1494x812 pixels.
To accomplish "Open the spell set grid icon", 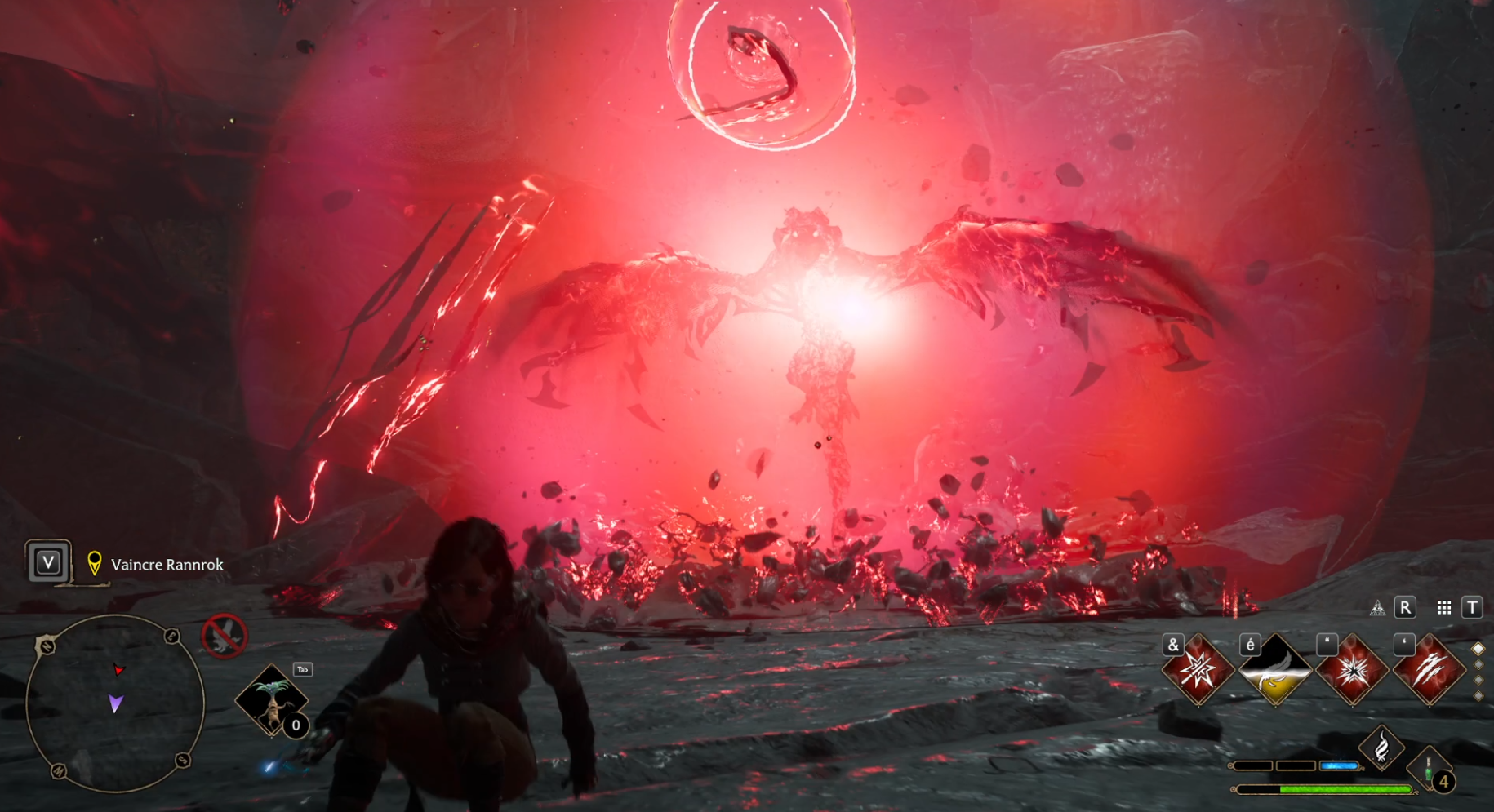I will coord(1444,606).
